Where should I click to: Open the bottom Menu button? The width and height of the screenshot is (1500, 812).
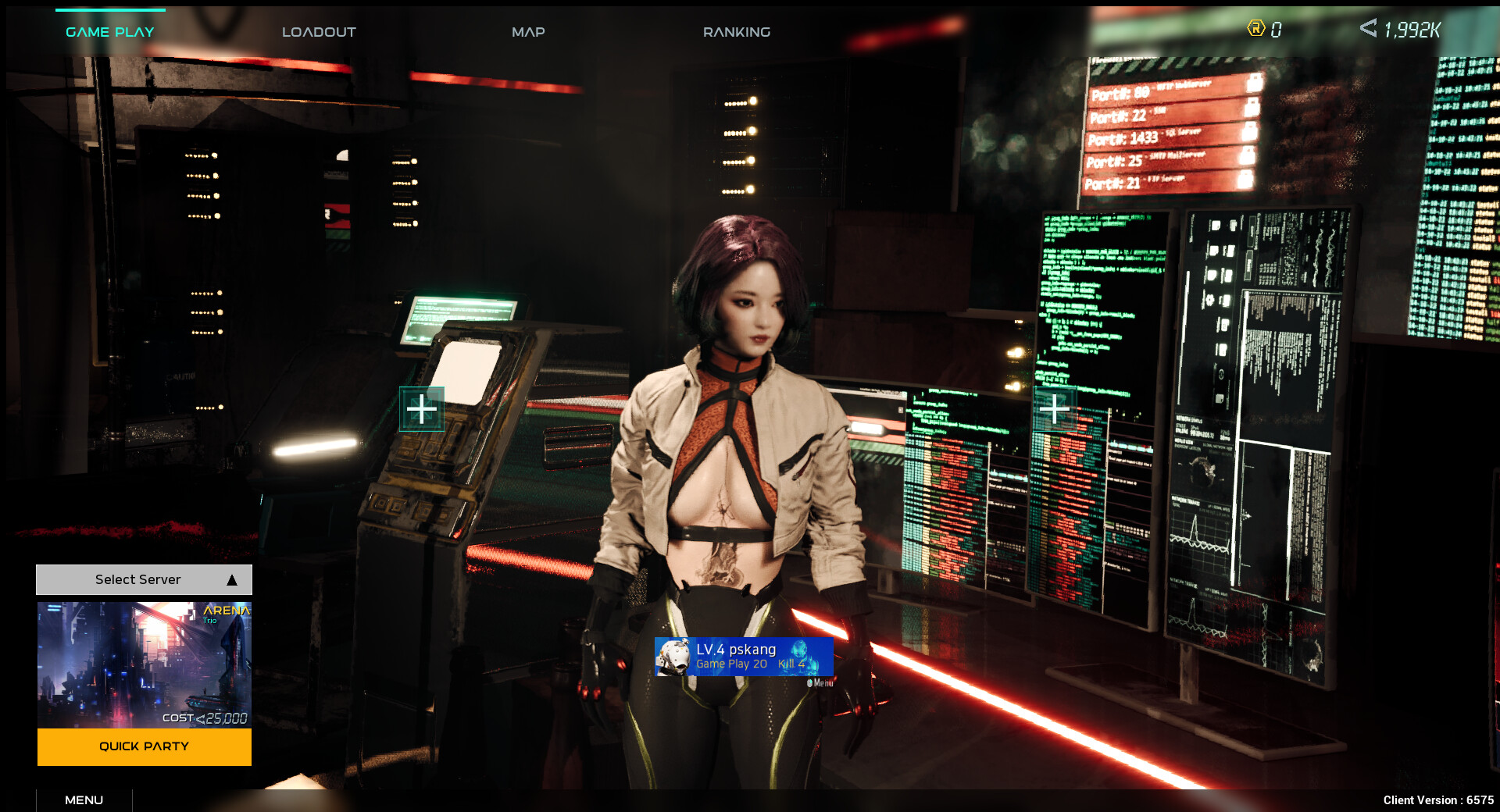tap(84, 800)
